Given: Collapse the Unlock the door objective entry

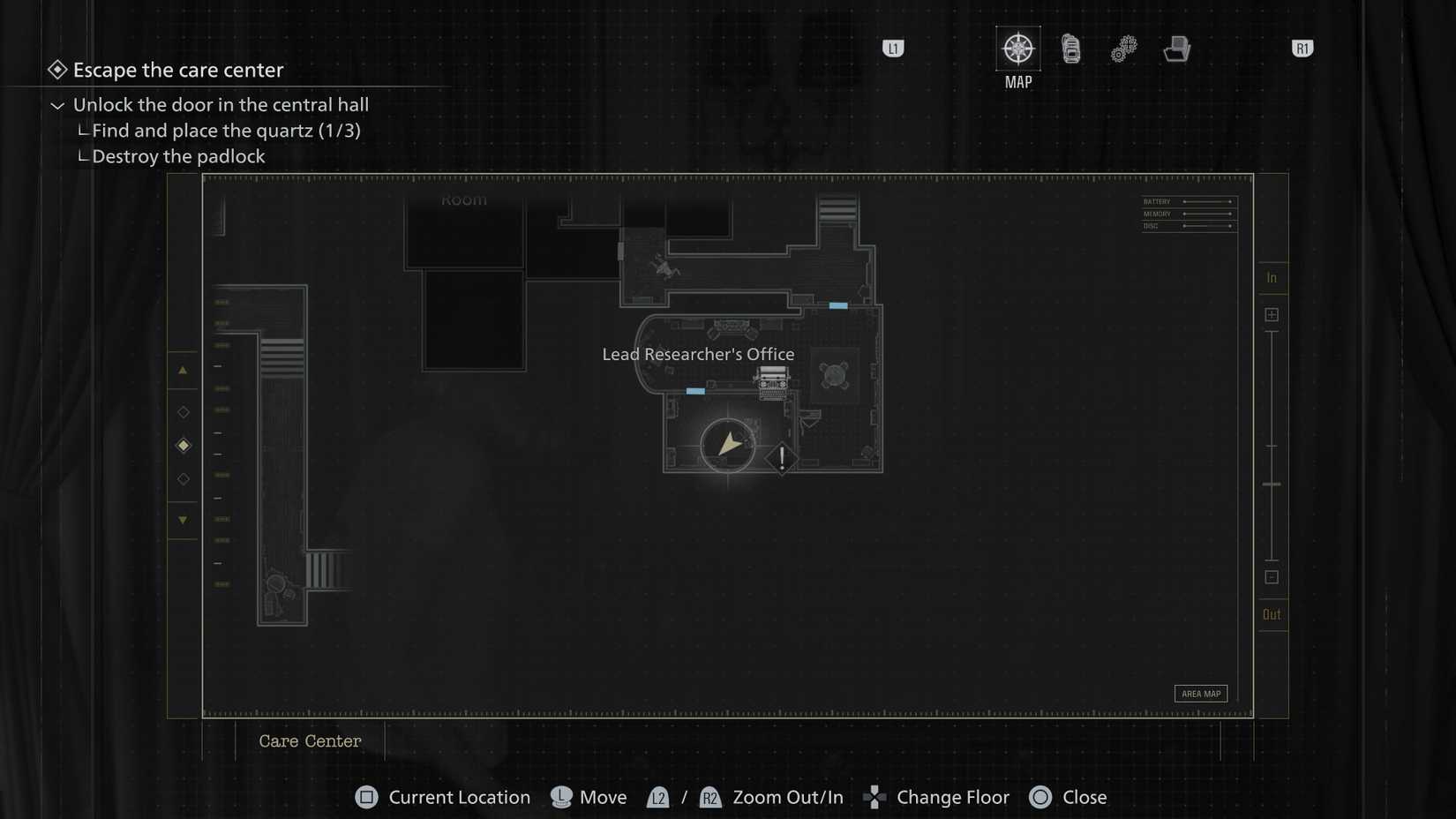Looking at the screenshot, I should pos(57,105).
